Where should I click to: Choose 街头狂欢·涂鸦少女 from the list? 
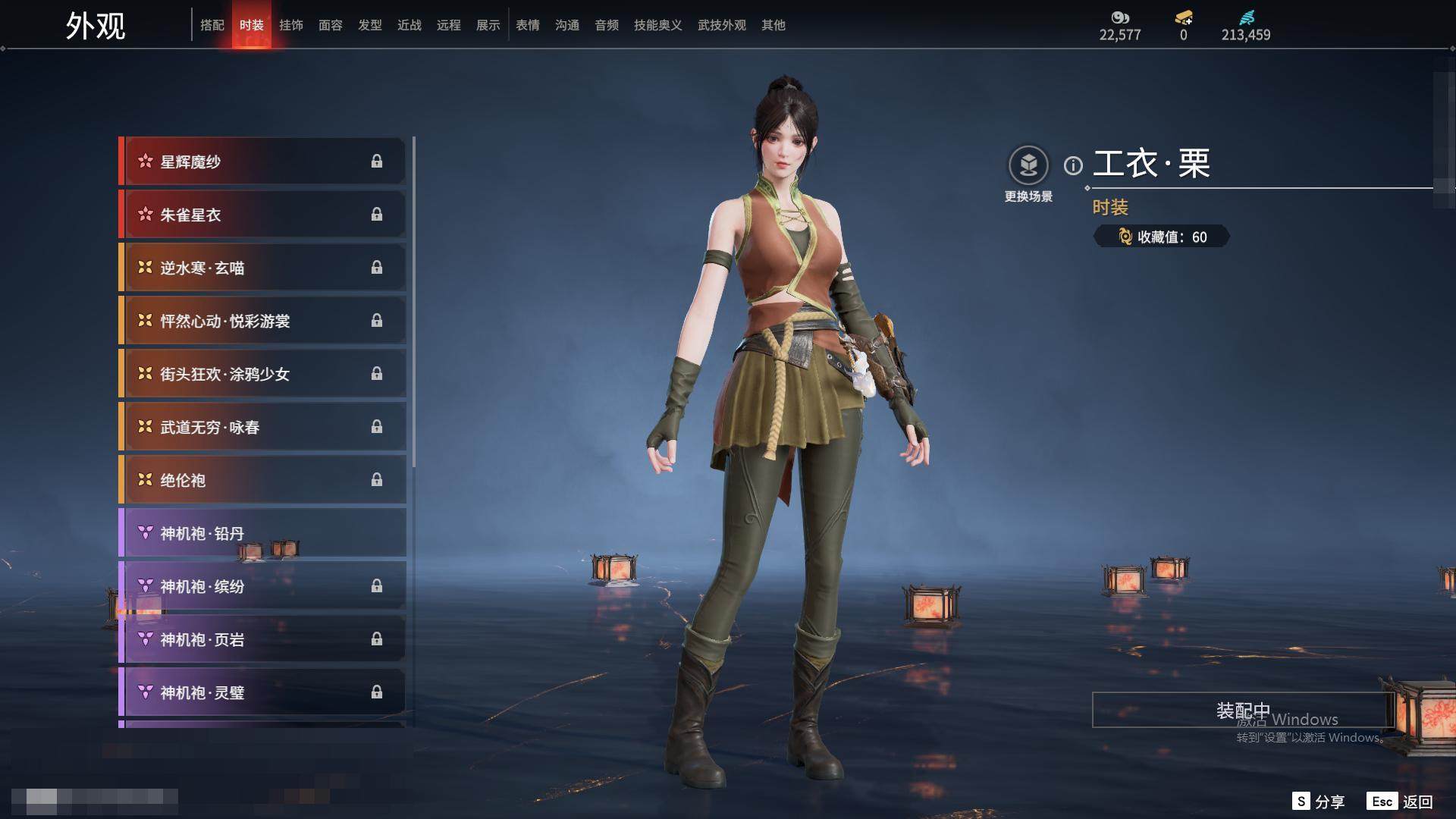[x=262, y=374]
